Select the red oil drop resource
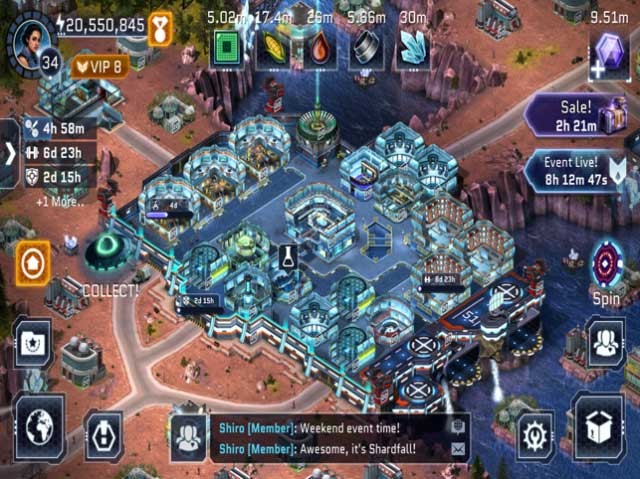 pyautogui.click(x=319, y=49)
